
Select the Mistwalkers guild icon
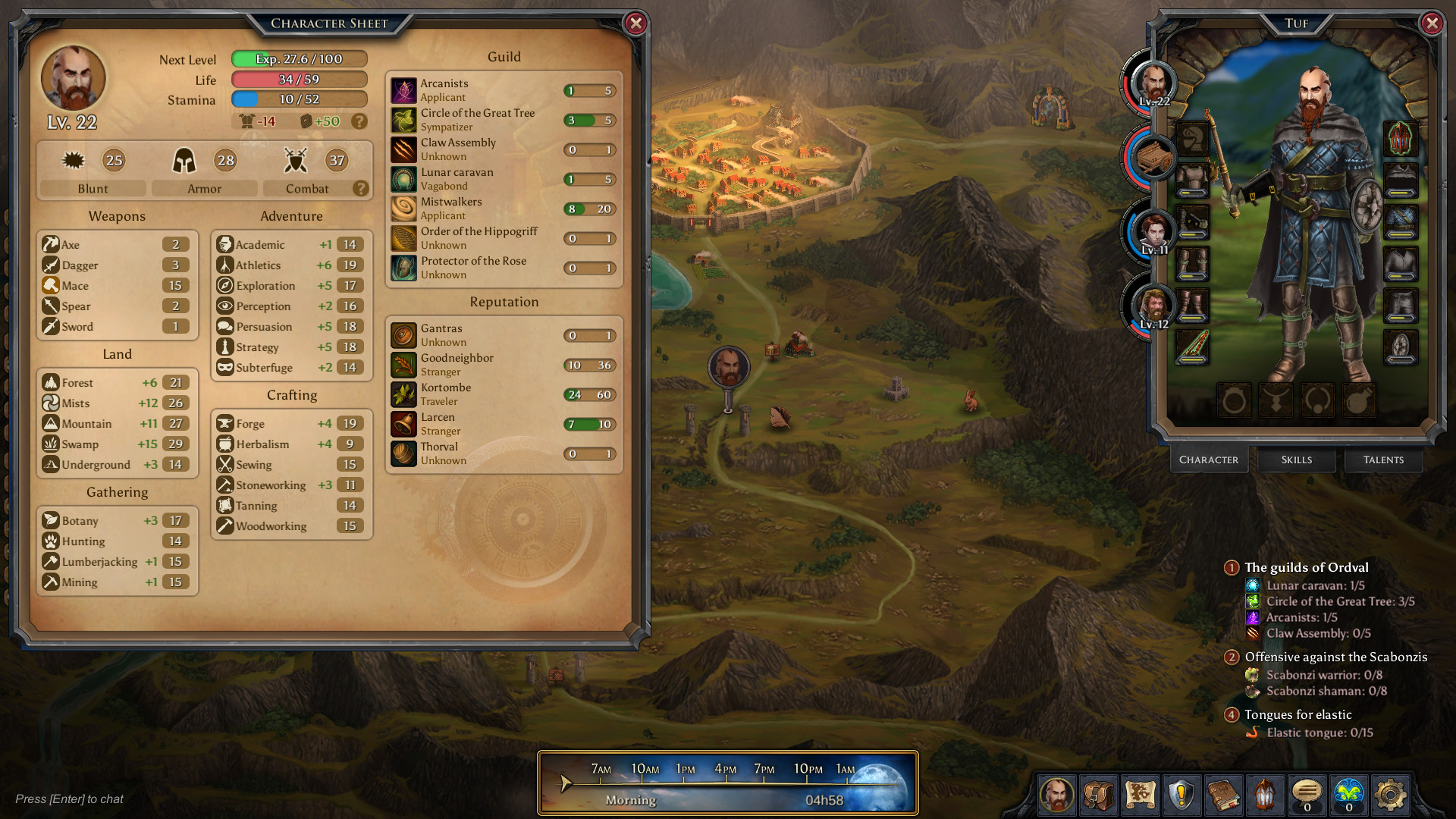tap(403, 208)
